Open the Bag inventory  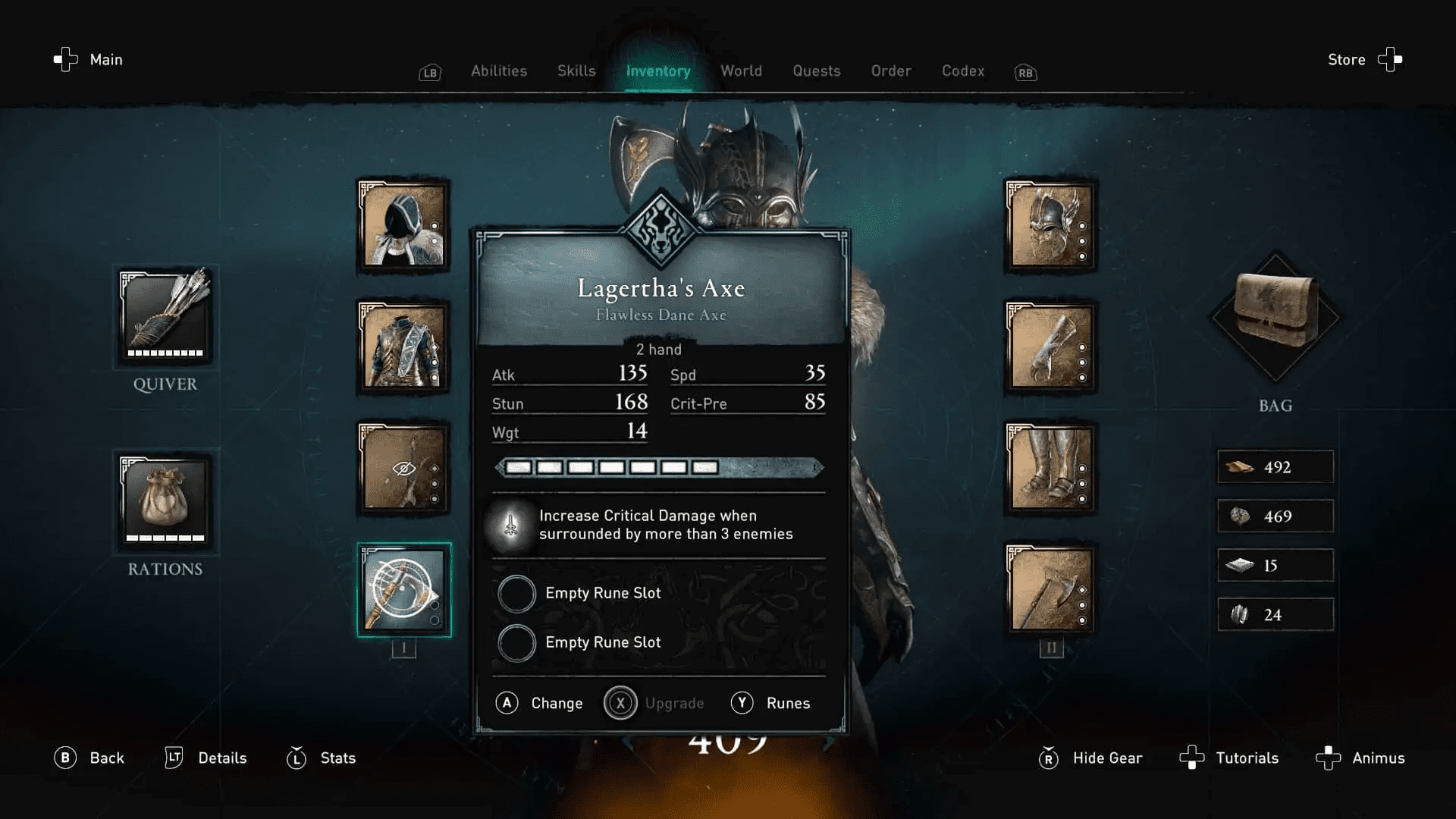coord(1274,318)
